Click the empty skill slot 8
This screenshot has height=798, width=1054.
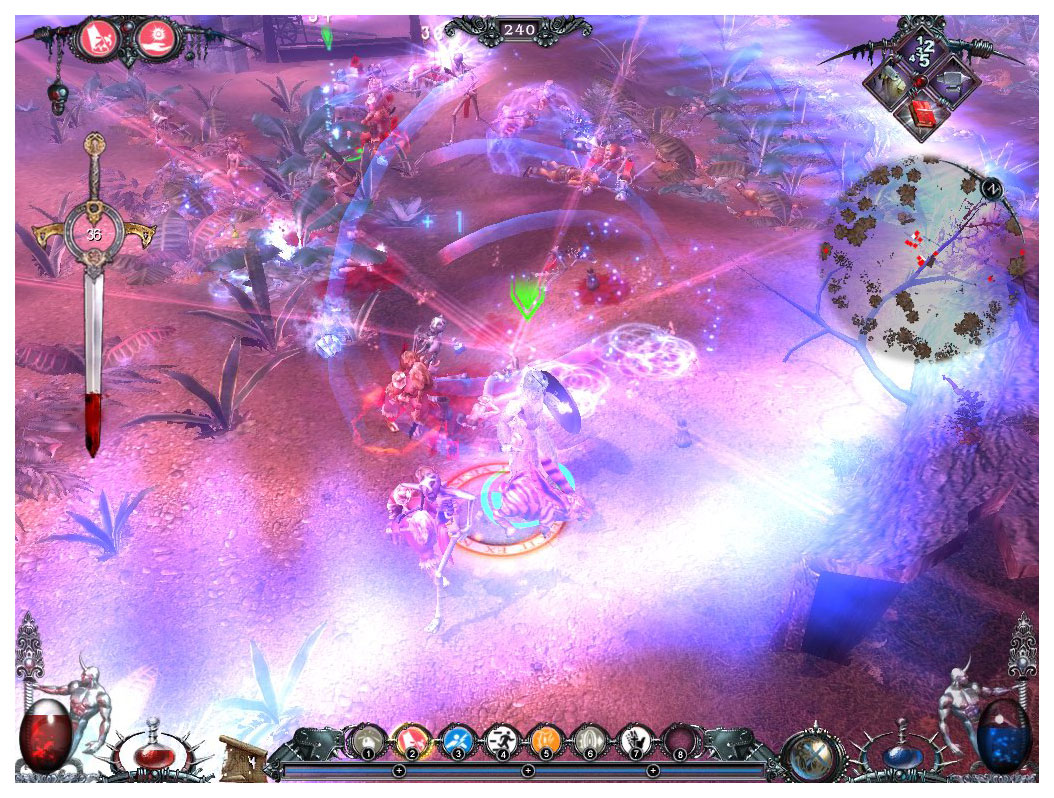coord(679,741)
